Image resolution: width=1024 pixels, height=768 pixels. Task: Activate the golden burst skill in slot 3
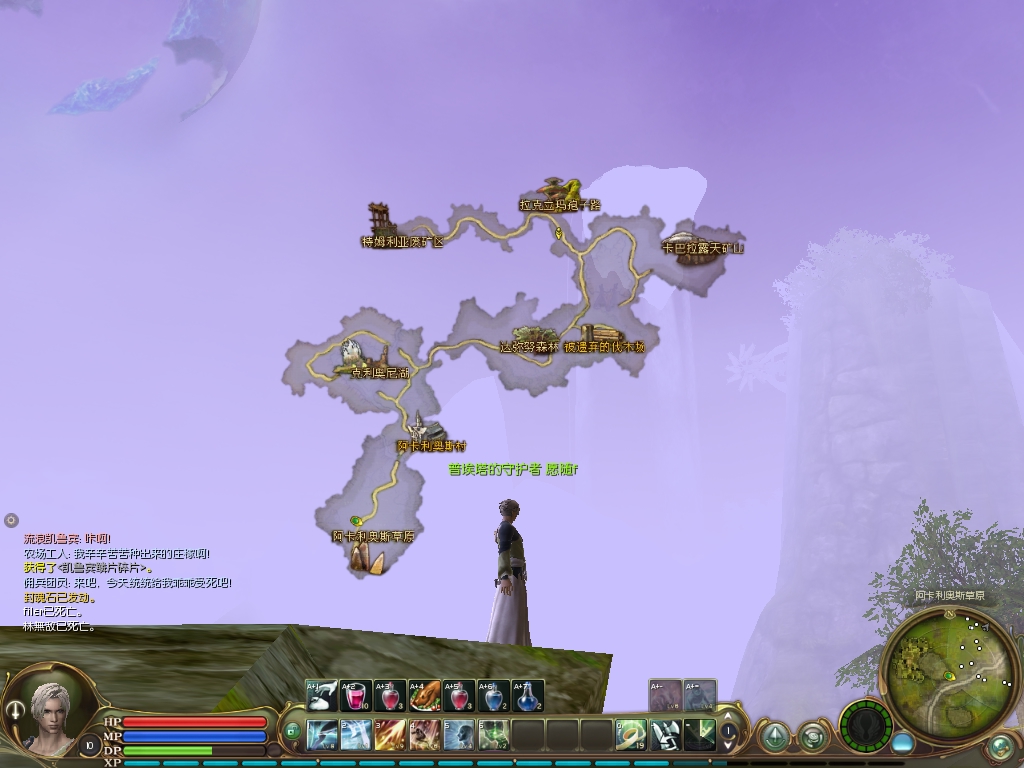point(390,735)
